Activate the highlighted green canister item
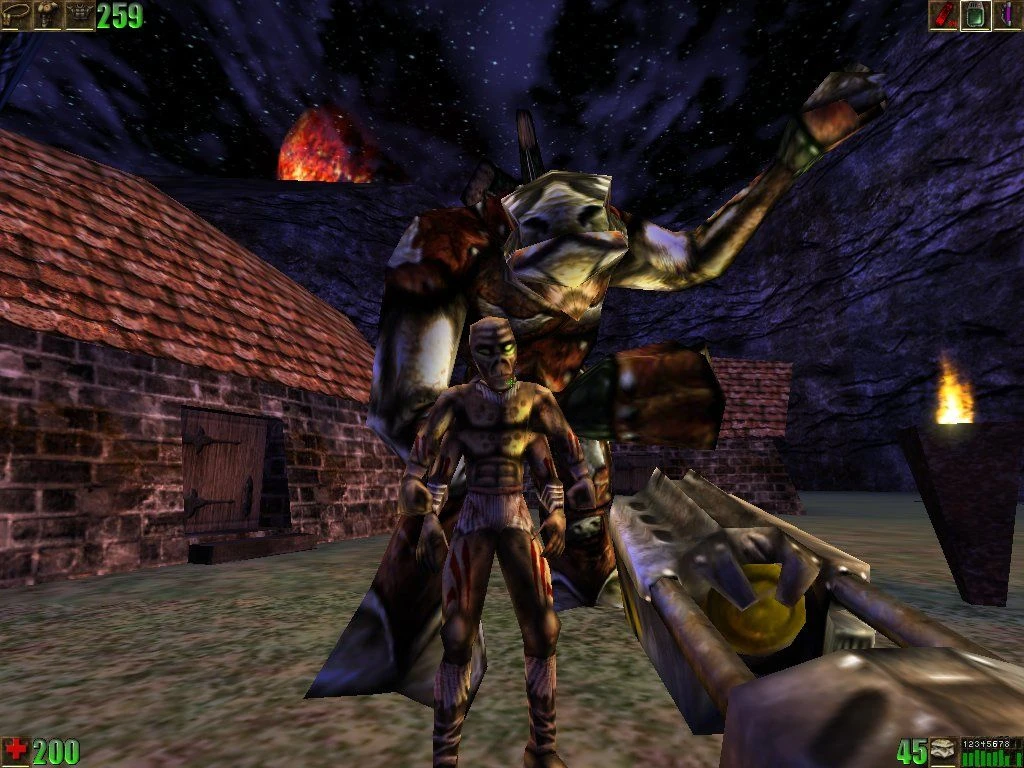1024x768 pixels. pos(976,15)
